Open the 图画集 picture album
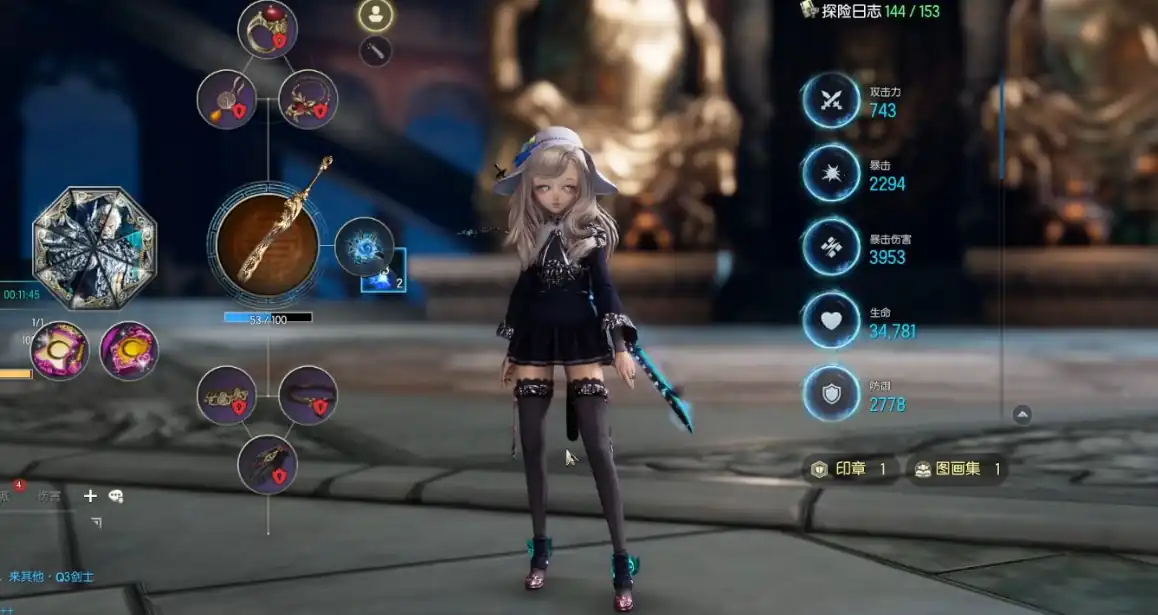1158x615 pixels. (956, 469)
